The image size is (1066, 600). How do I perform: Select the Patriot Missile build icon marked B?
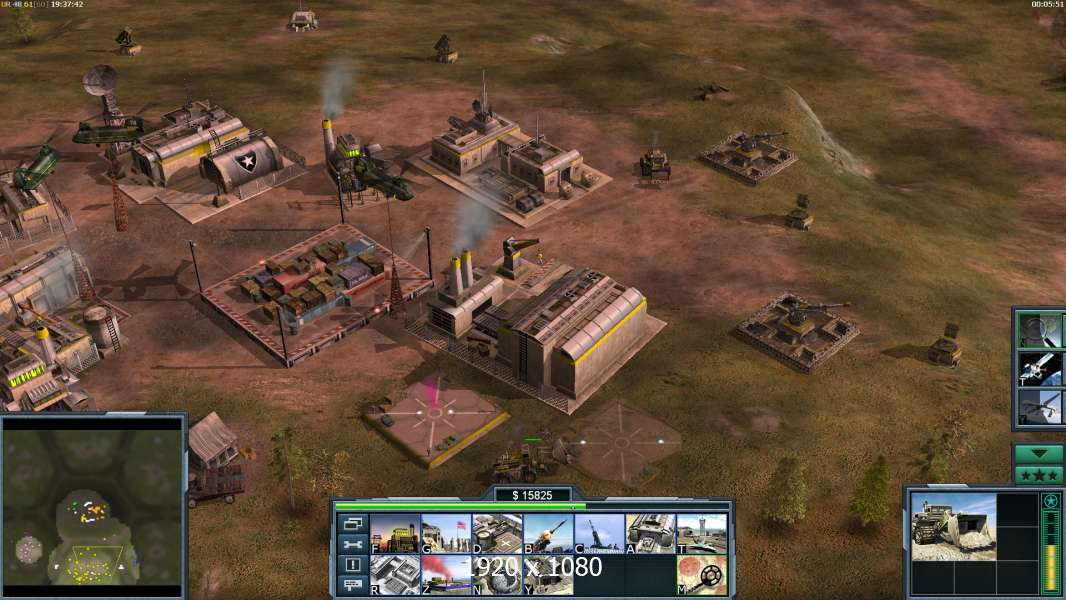pos(548,534)
